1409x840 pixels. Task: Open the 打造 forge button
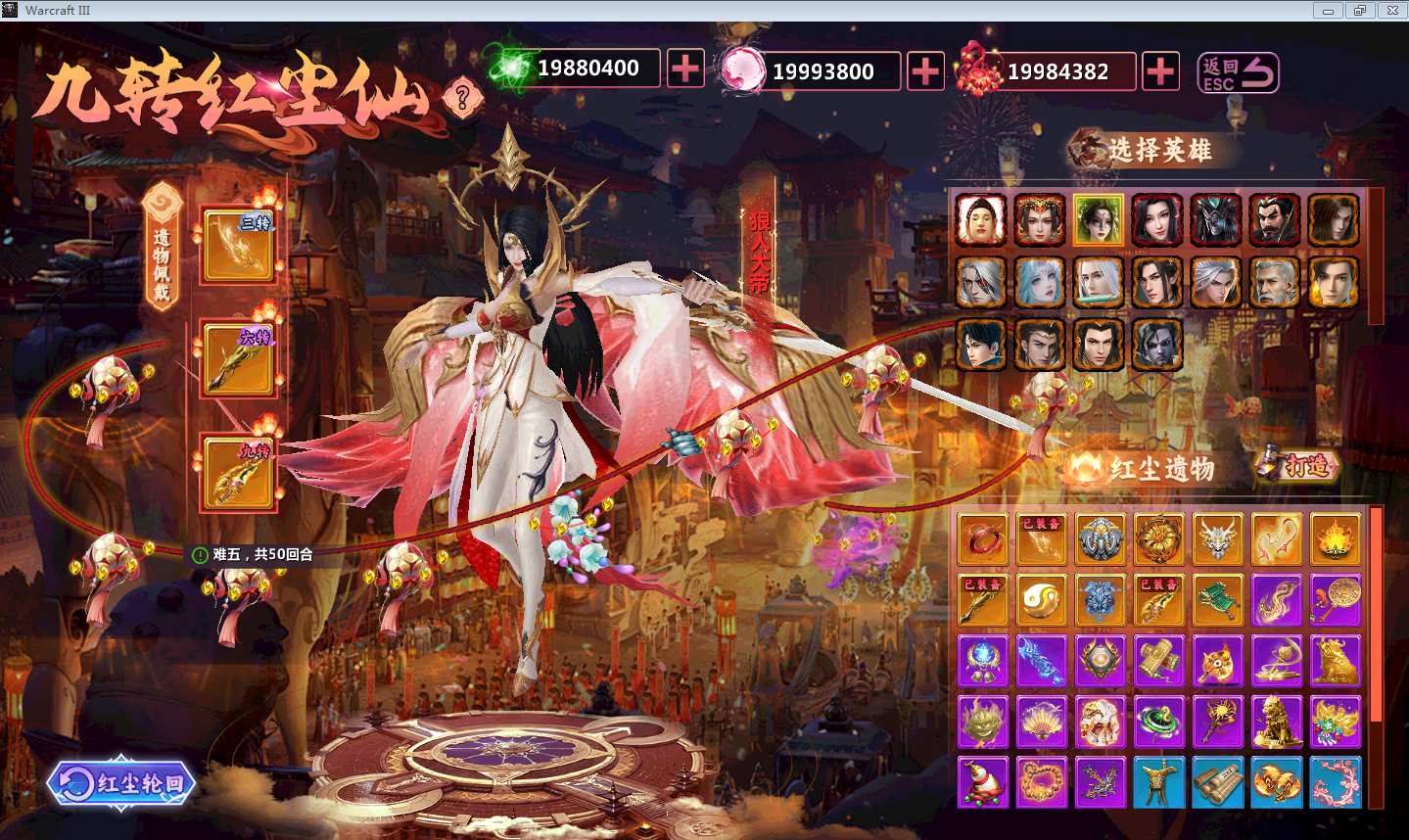[x=1297, y=465]
